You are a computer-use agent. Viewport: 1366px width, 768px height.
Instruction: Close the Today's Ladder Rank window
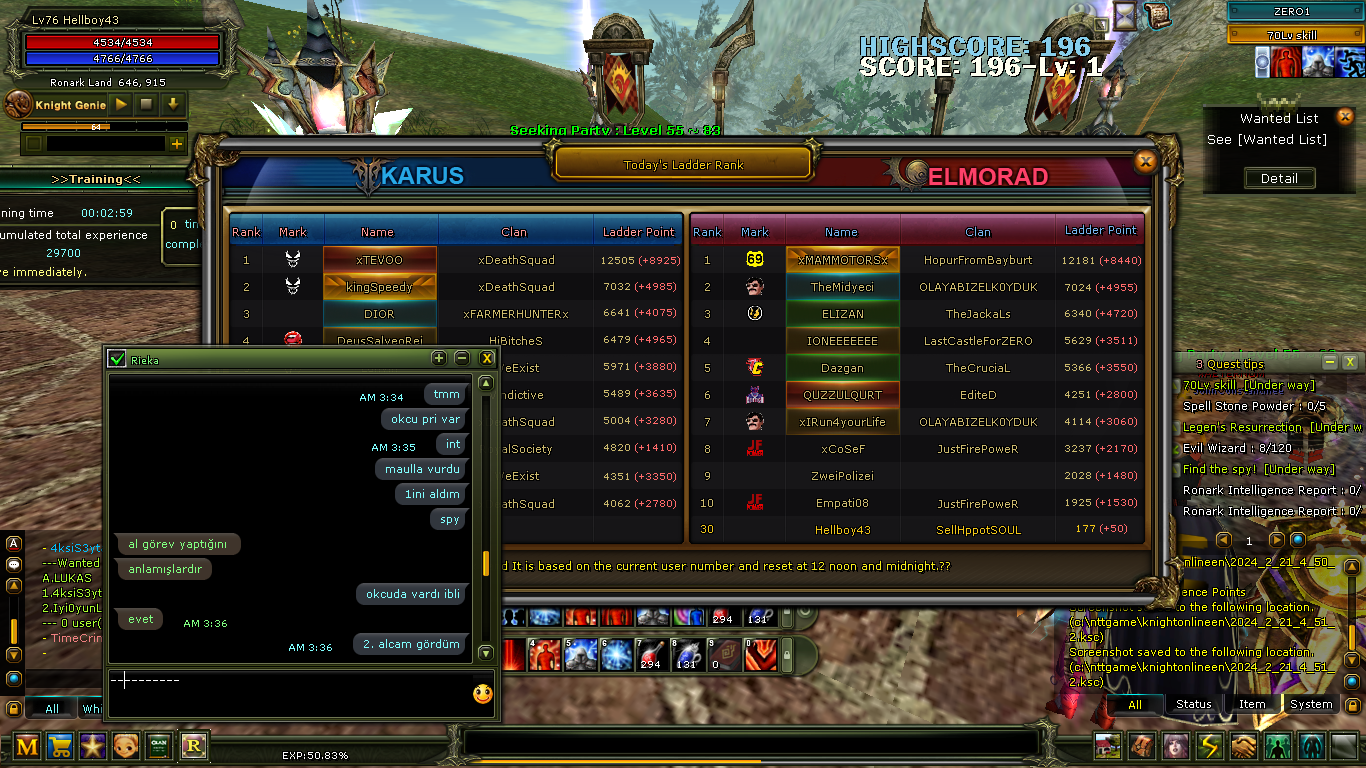pyautogui.click(x=1146, y=161)
